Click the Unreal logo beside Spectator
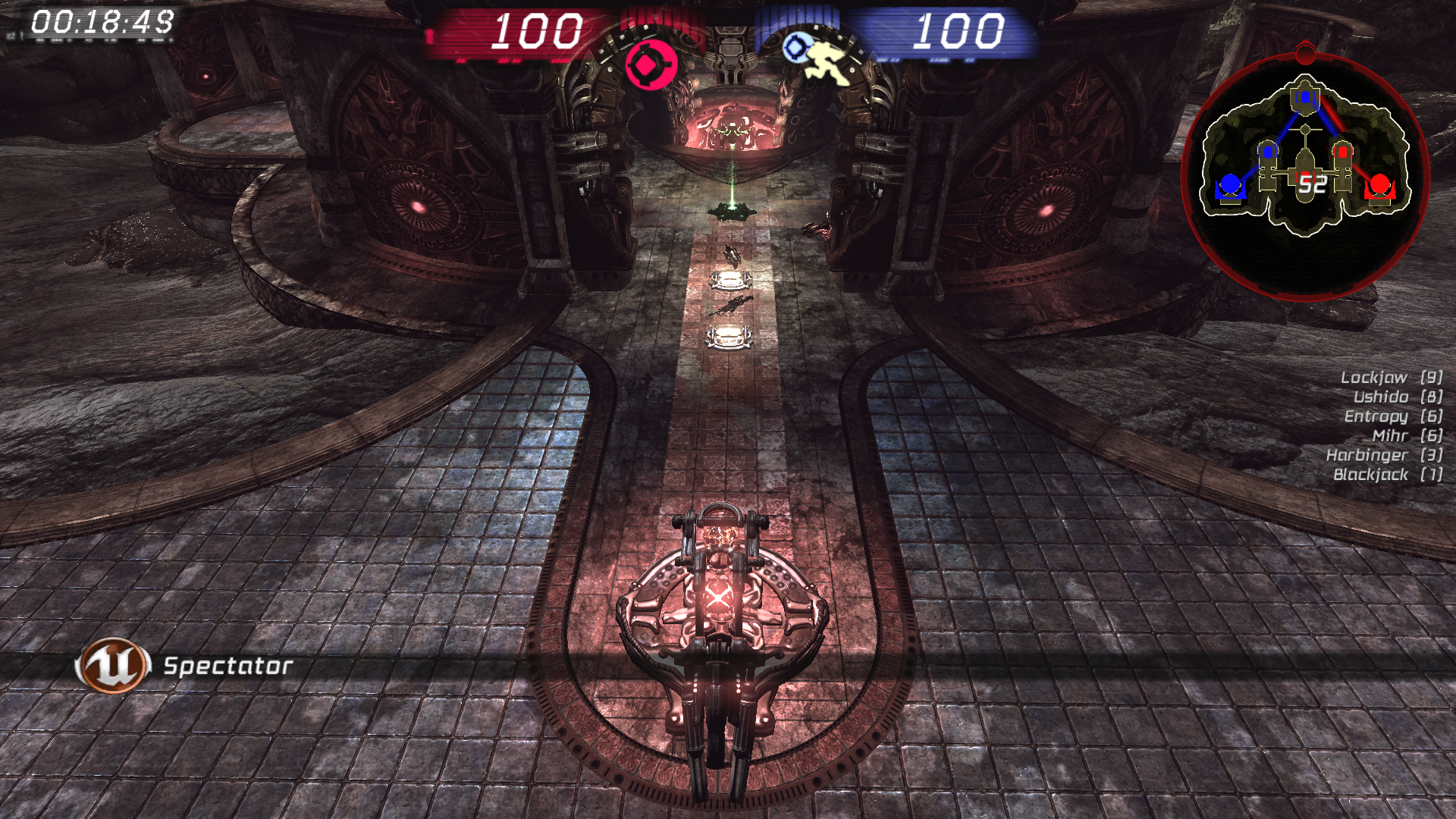The image size is (1456, 819). click(x=112, y=666)
